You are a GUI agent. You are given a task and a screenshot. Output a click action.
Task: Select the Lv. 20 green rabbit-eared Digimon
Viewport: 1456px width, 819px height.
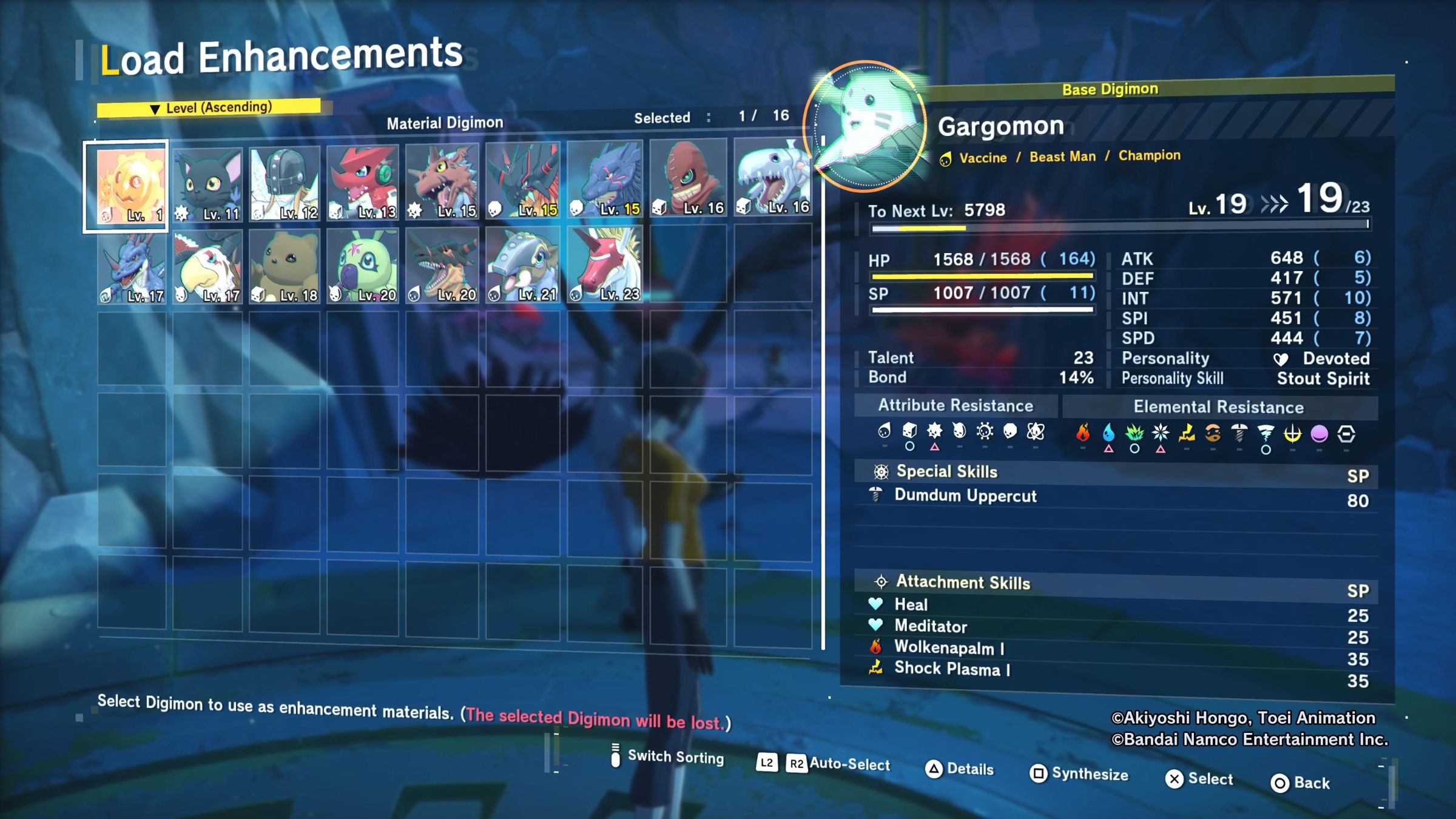[x=363, y=266]
